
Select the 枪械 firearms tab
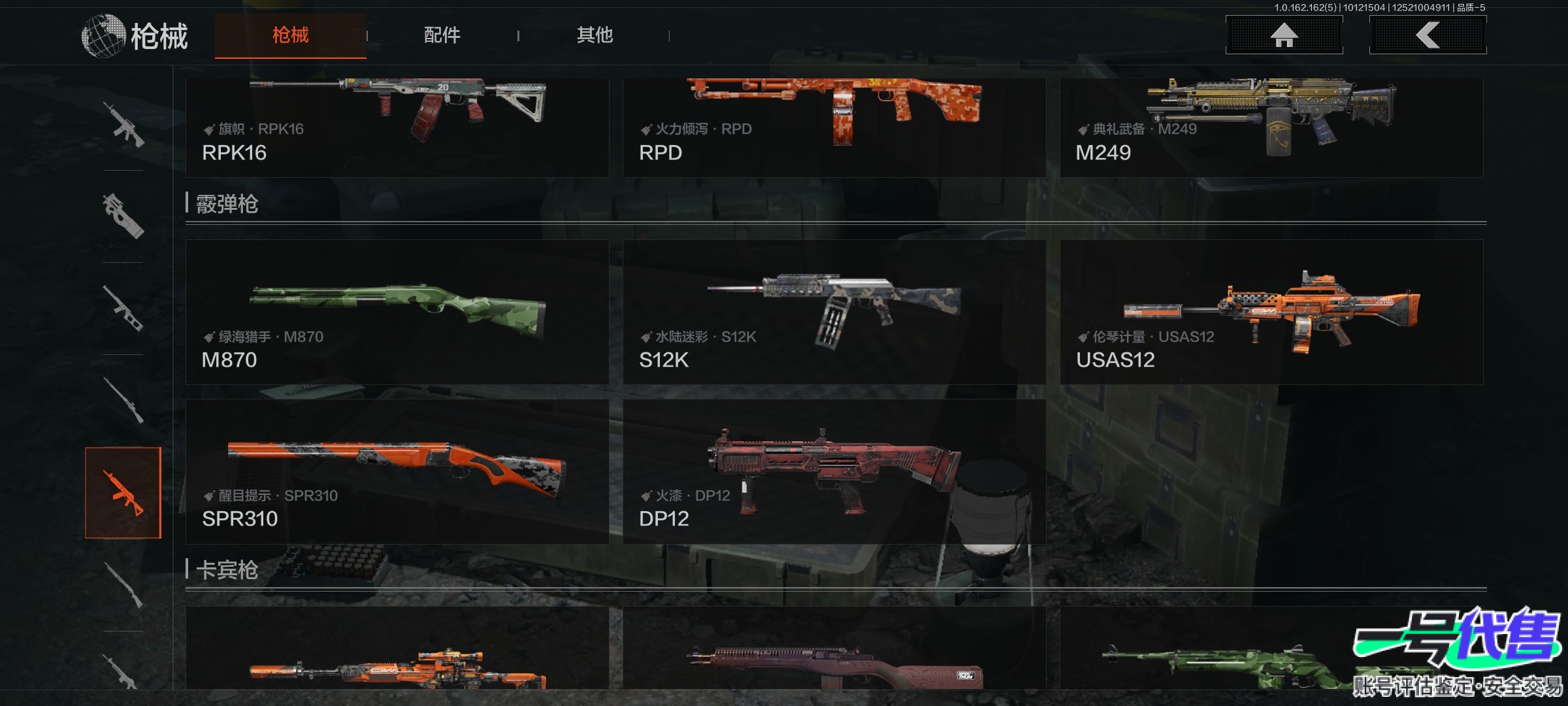click(291, 35)
